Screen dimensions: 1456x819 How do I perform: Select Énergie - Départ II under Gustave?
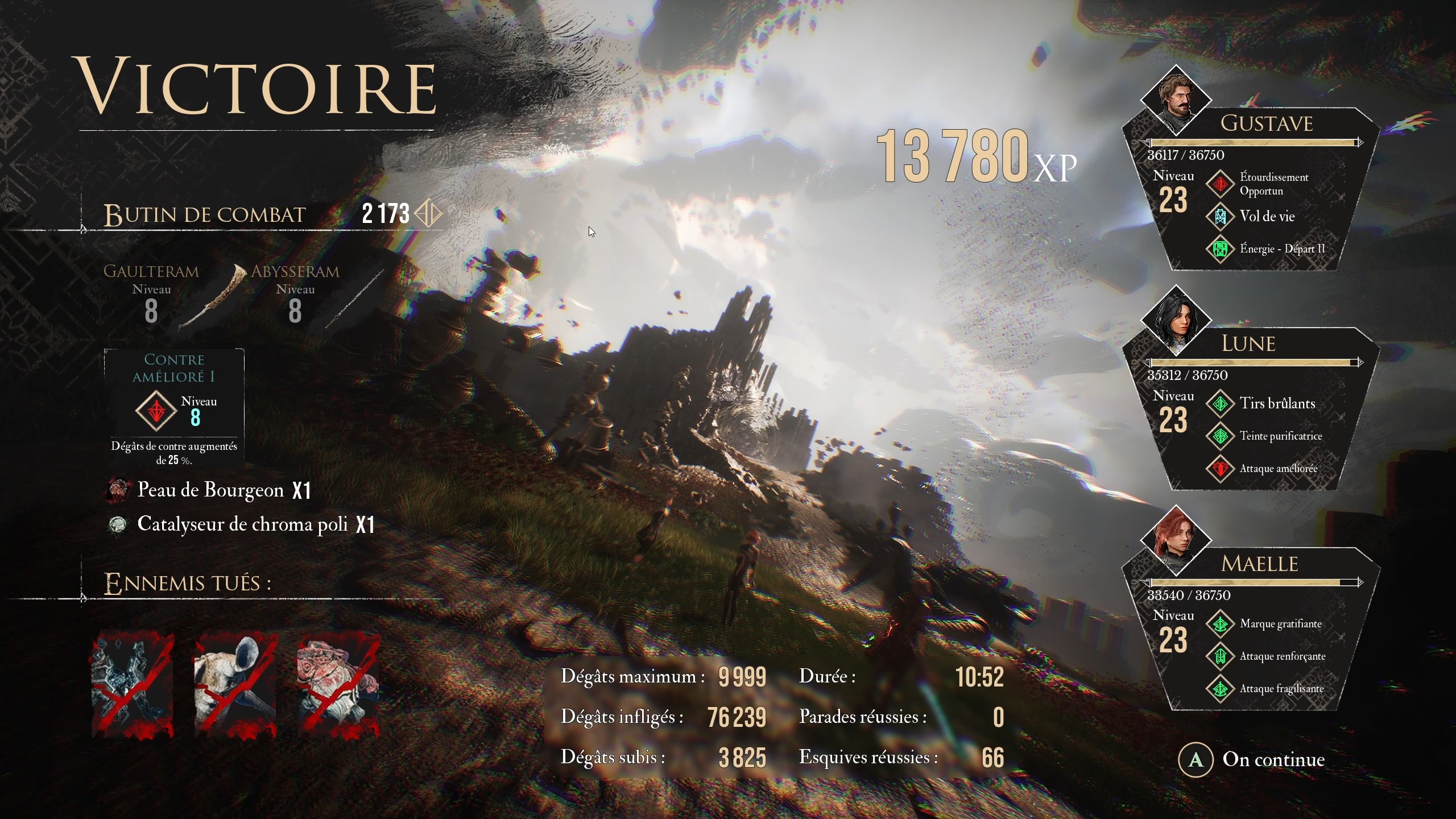(1221, 249)
